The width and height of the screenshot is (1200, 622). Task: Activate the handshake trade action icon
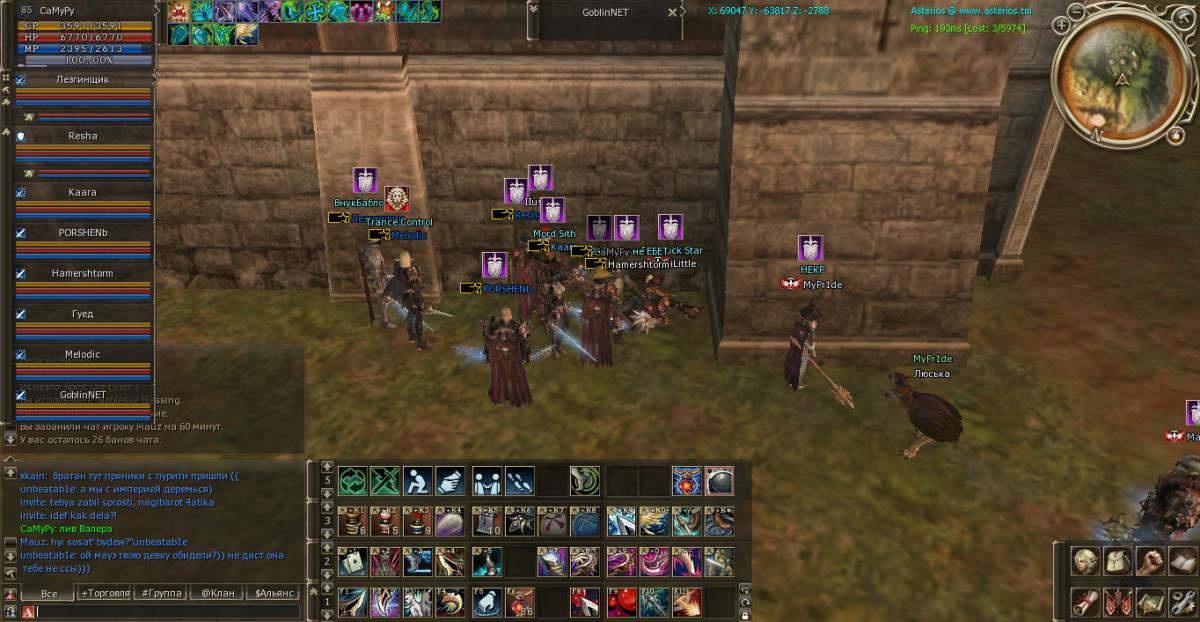[487, 481]
